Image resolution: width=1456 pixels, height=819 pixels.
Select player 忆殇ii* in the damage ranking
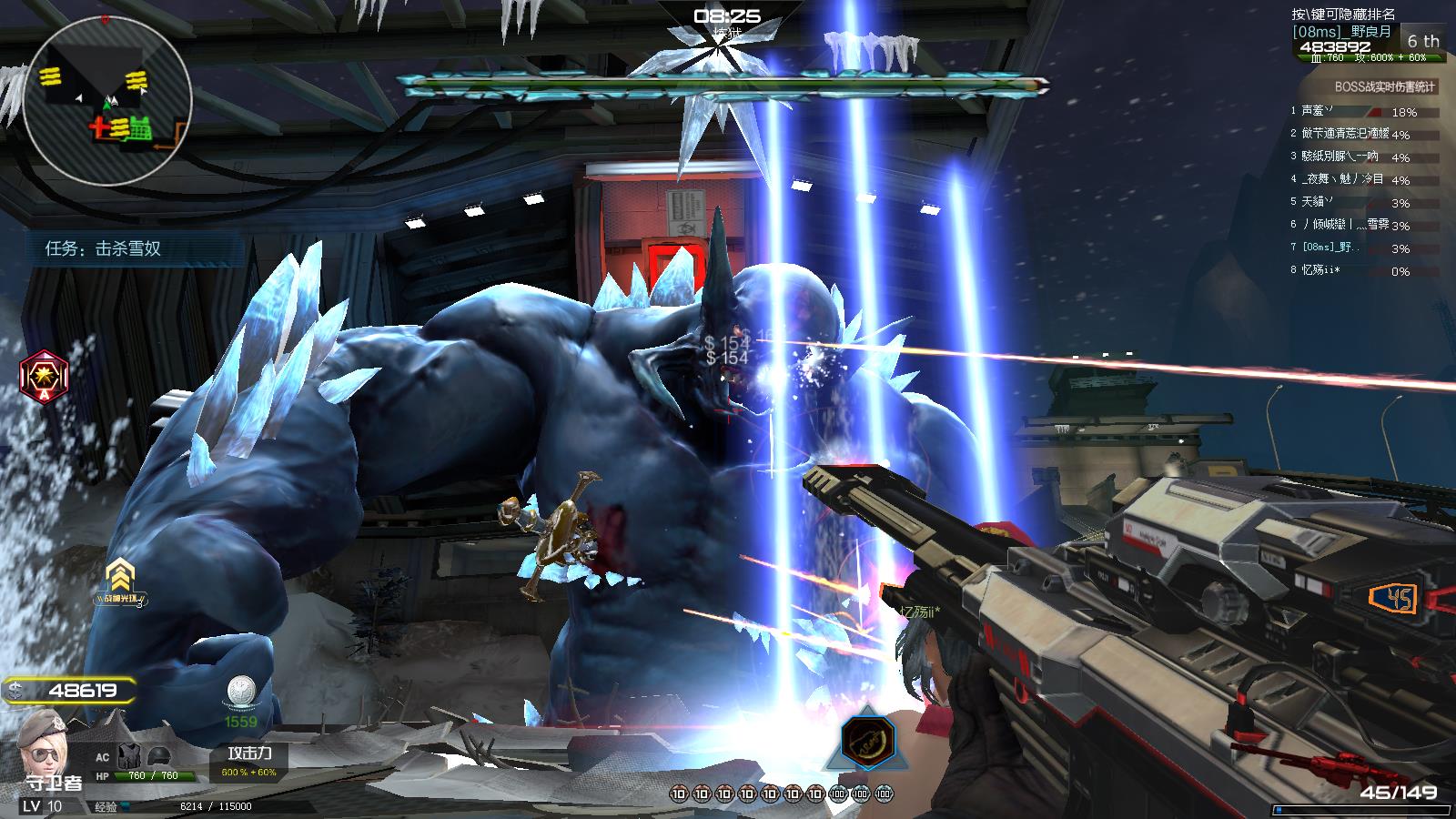pyautogui.click(x=1321, y=270)
